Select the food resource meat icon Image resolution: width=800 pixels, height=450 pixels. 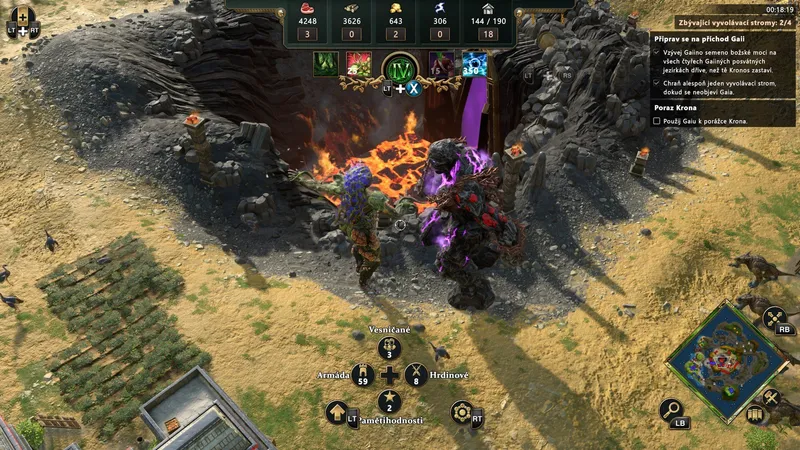[x=306, y=9]
